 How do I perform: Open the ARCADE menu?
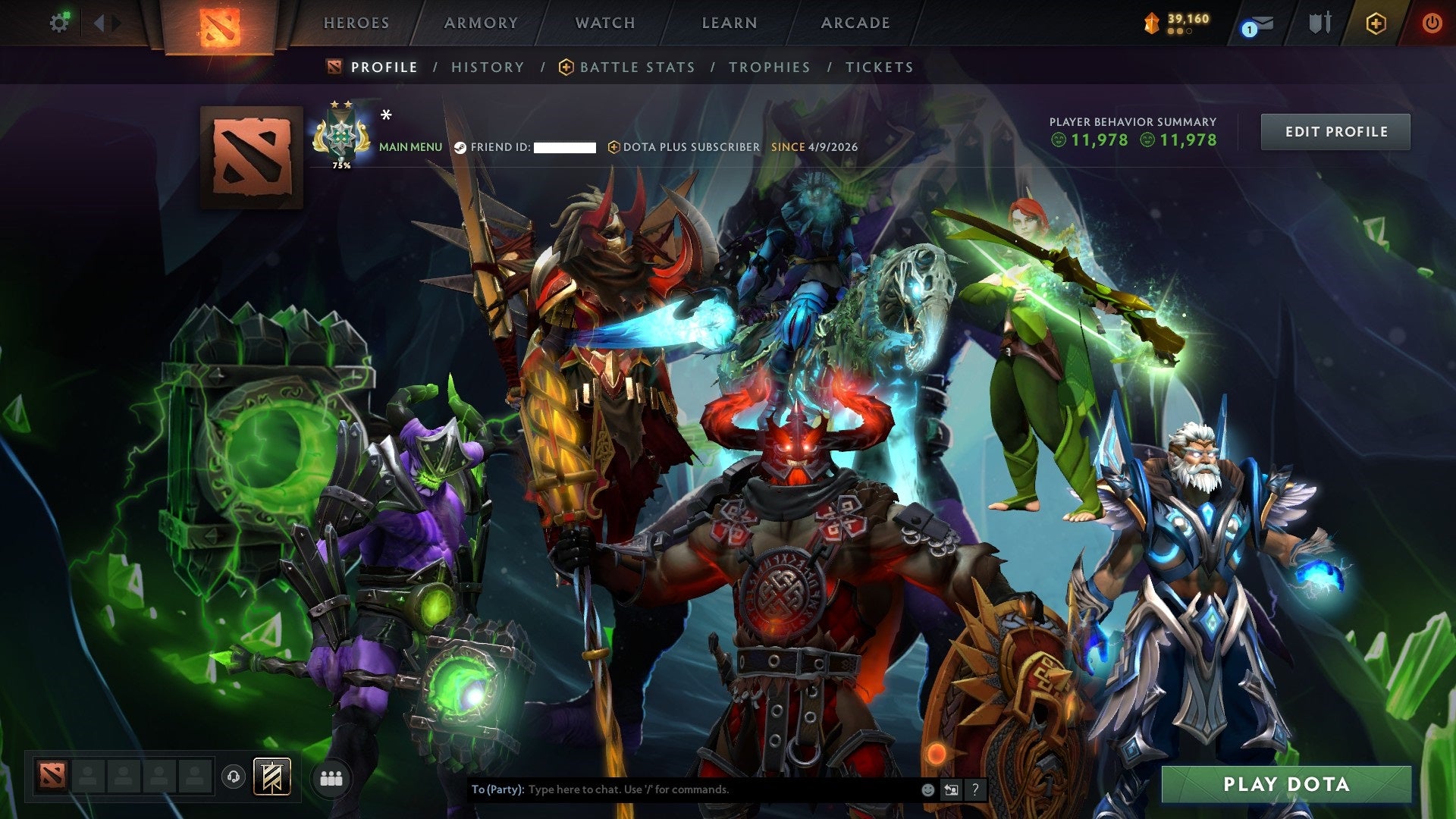[855, 23]
